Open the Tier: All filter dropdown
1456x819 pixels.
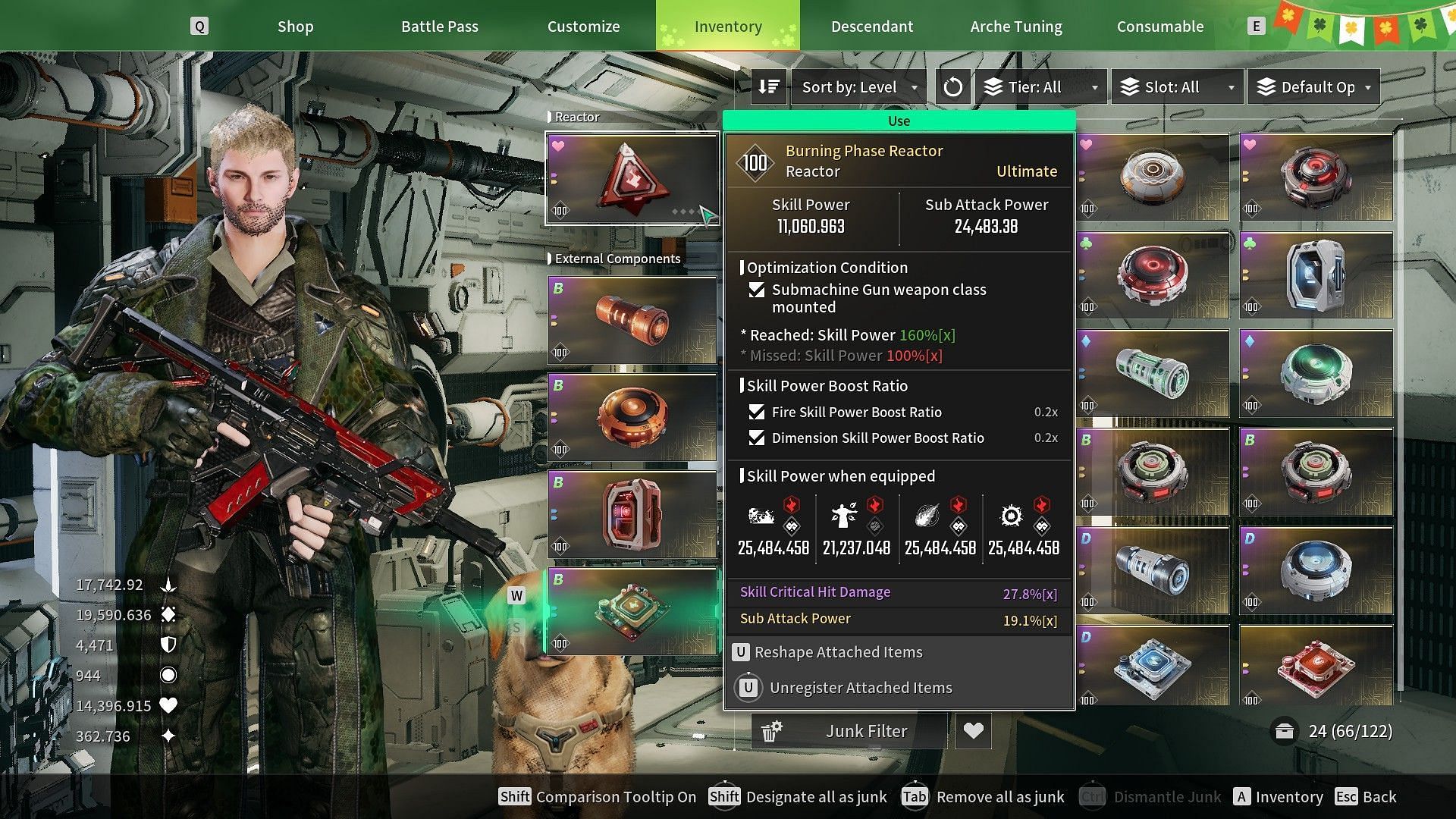1042,87
